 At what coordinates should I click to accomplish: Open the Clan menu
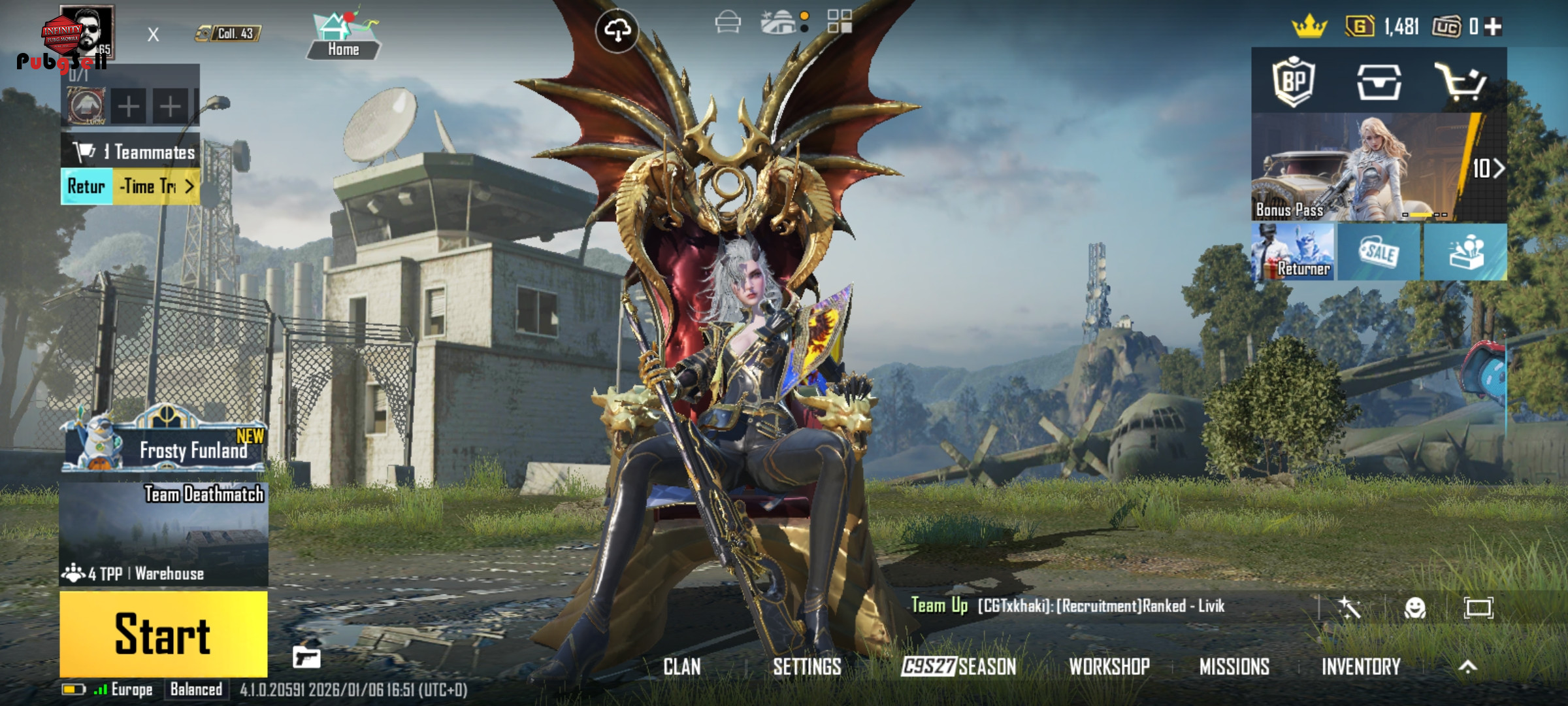tap(681, 667)
